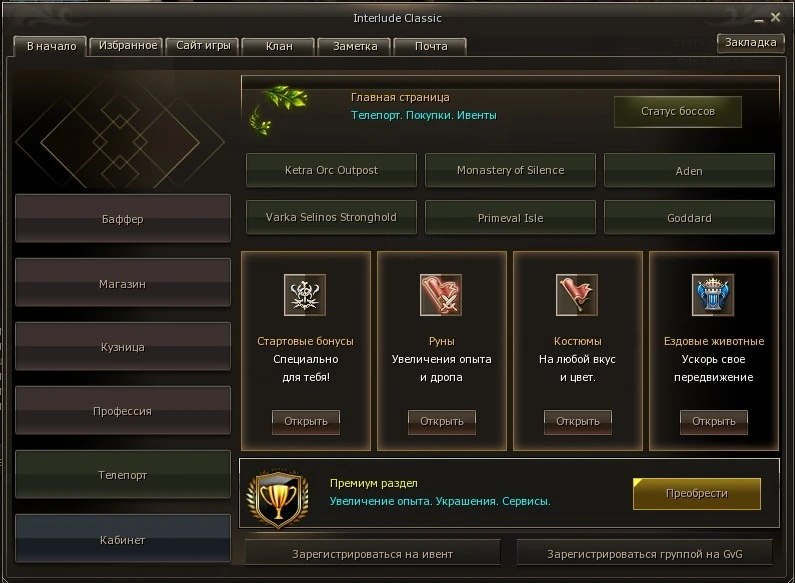Viewport: 795px width, 583px height.
Task: Select the Клан tab
Action: point(279,46)
